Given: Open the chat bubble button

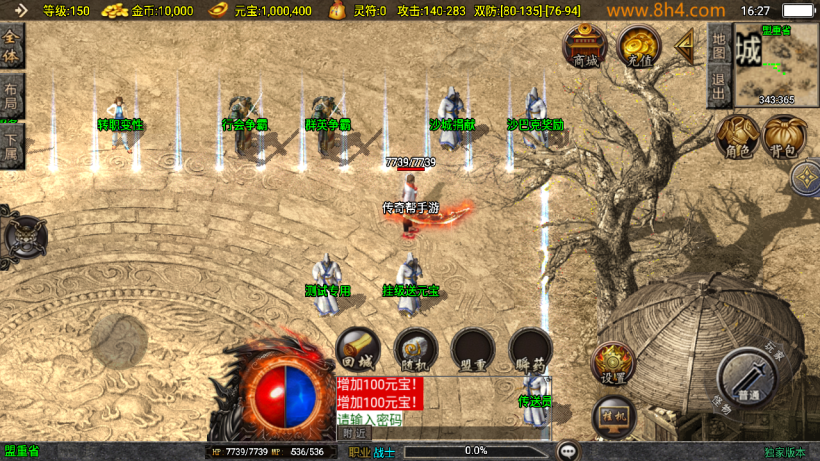Looking at the screenshot, I should (568, 451).
